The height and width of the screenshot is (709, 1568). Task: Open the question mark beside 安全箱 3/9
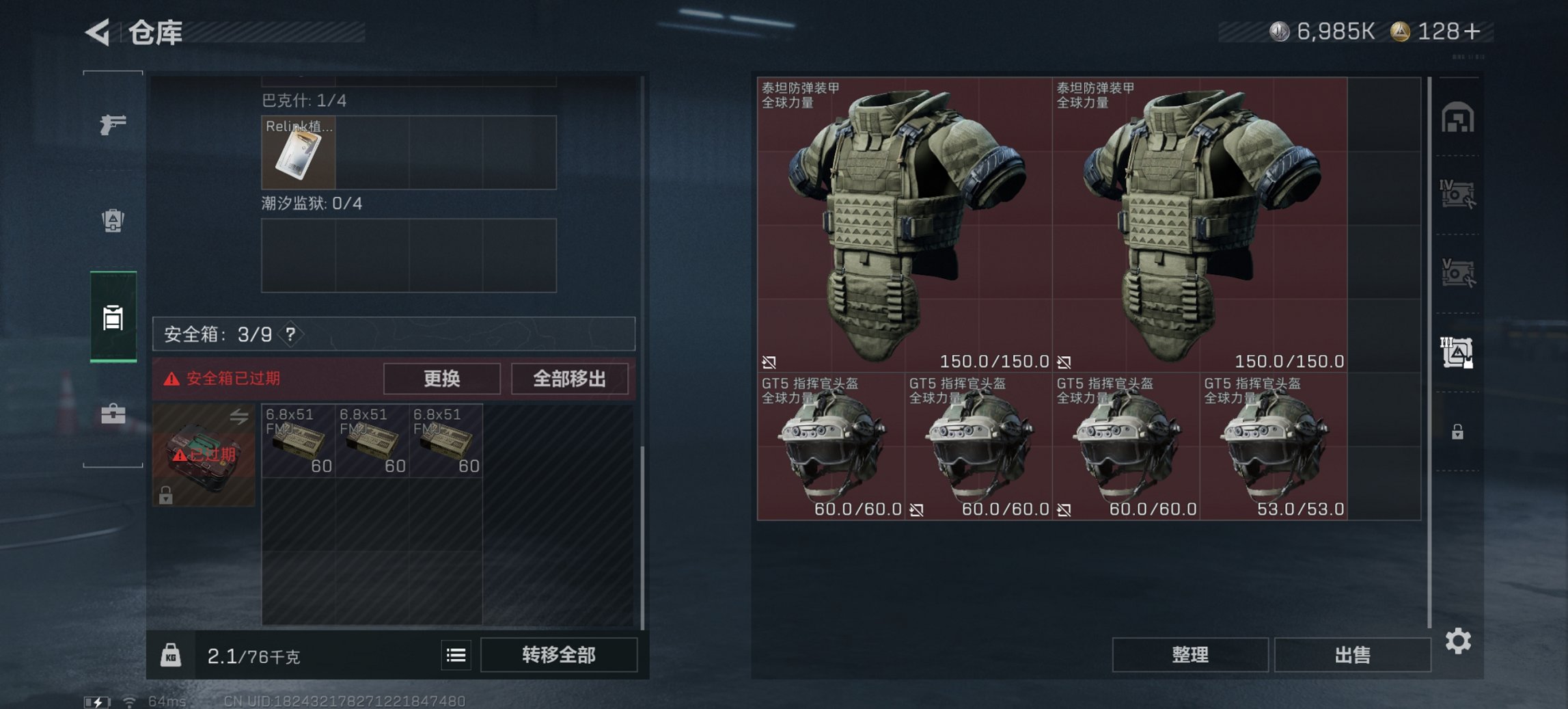pyautogui.click(x=290, y=335)
